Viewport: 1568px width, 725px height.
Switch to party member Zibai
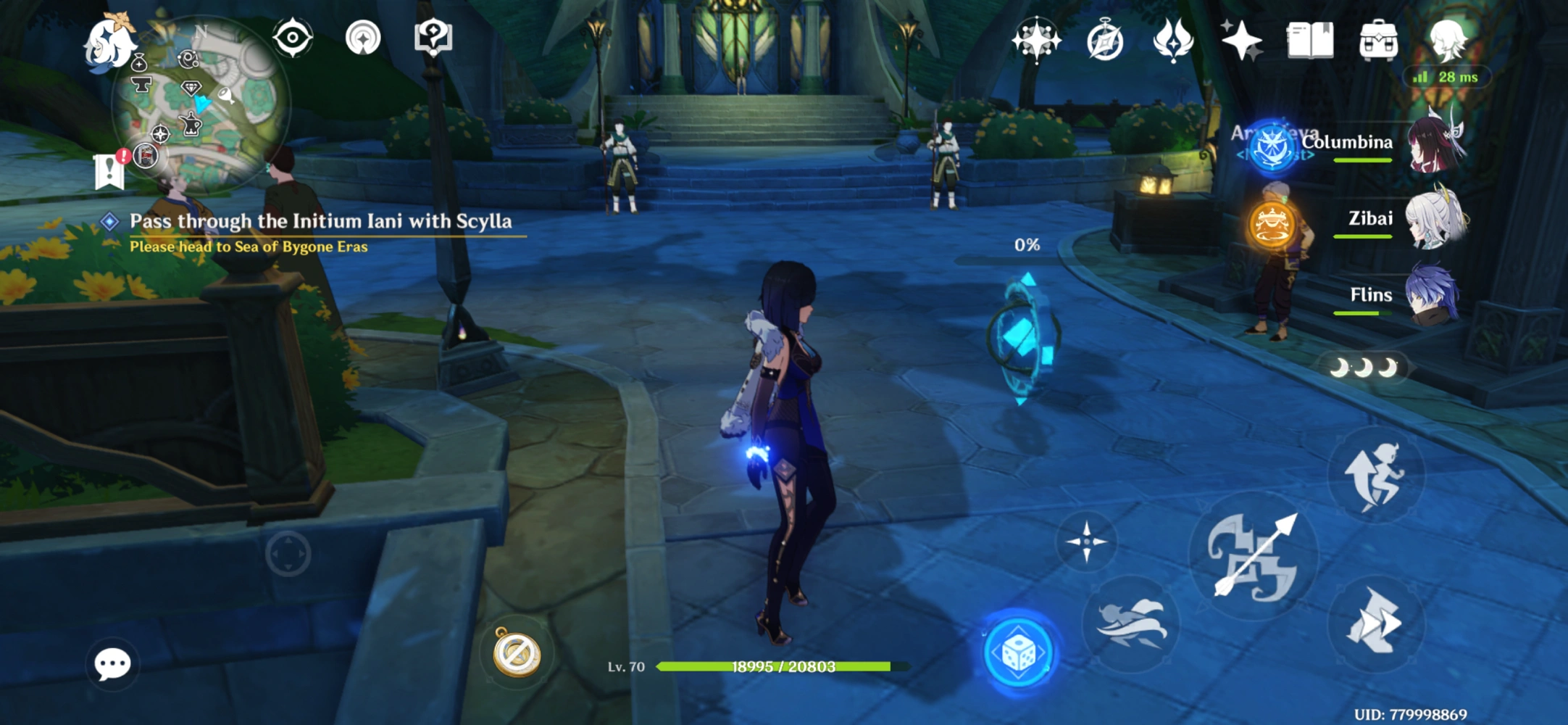coord(1435,219)
